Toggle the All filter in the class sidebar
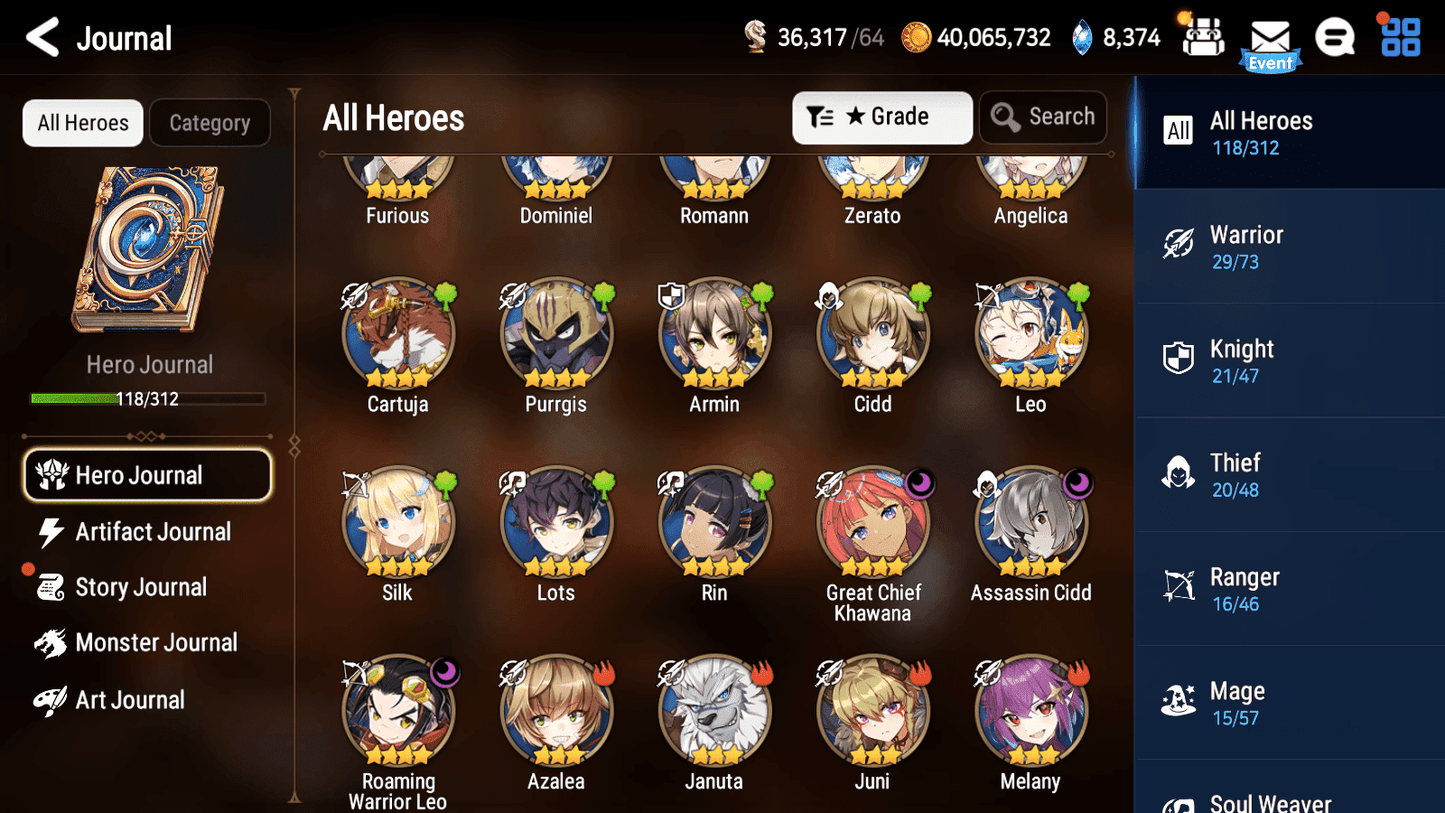 pyautogui.click(x=1178, y=130)
